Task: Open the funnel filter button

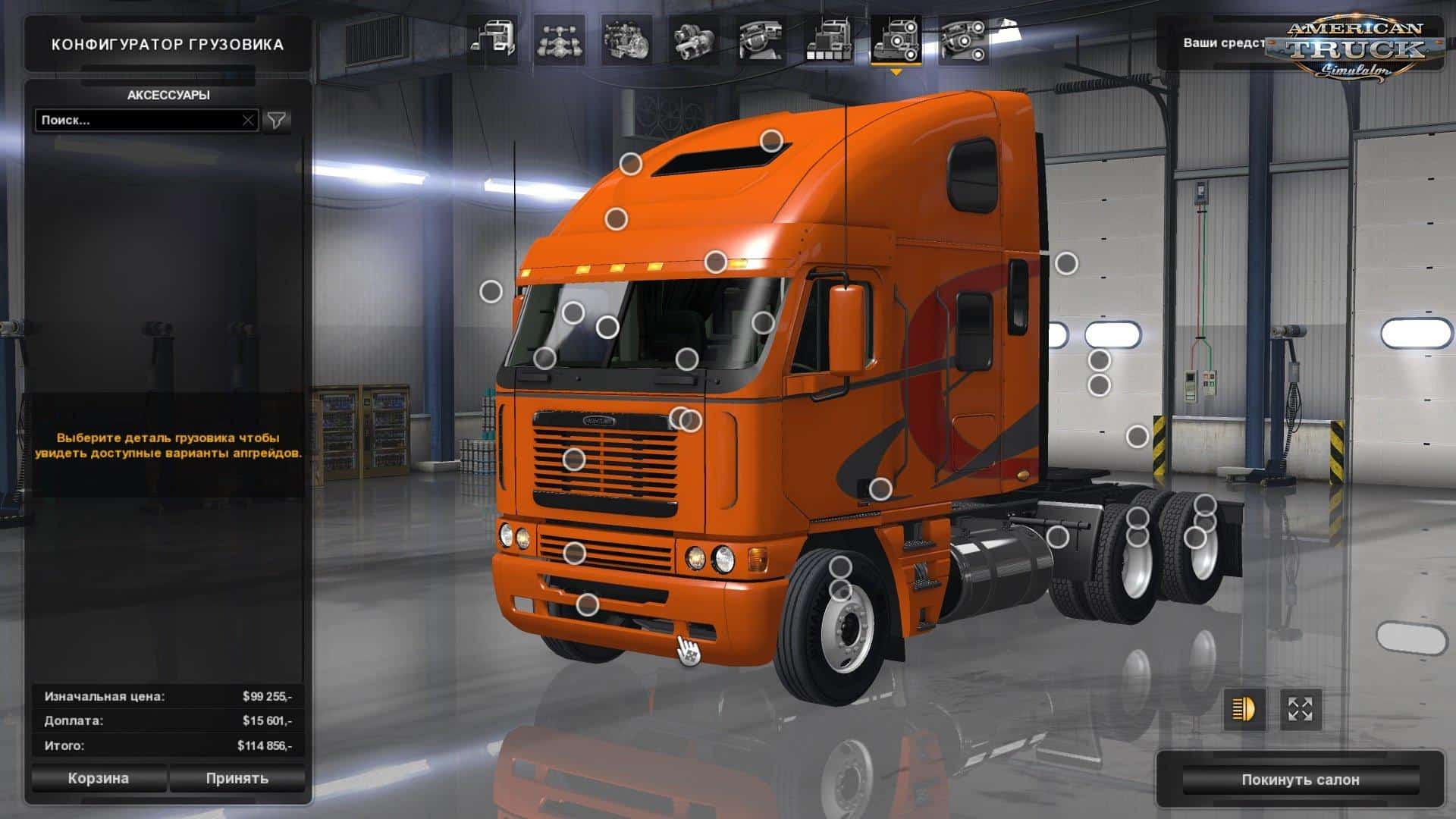Action: tap(277, 121)
